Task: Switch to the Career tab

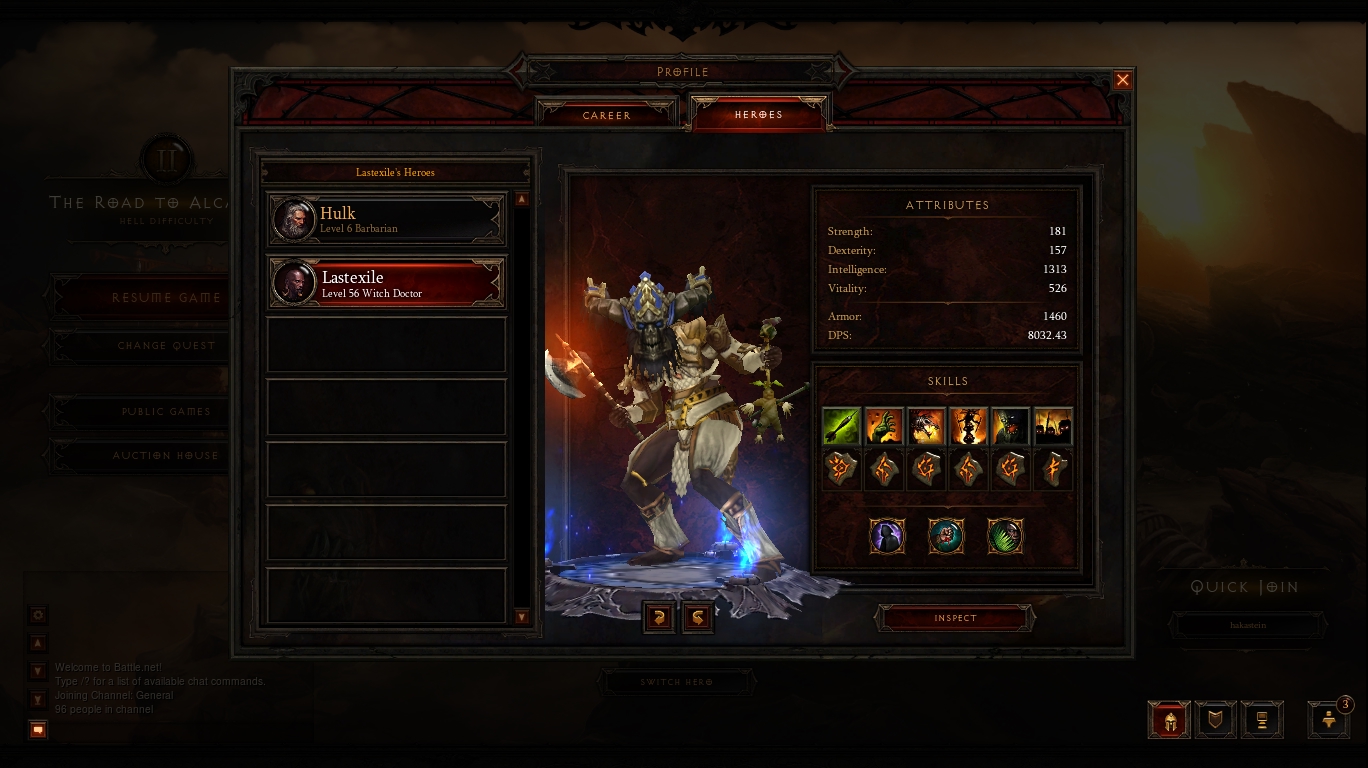Action: [607, 115]
